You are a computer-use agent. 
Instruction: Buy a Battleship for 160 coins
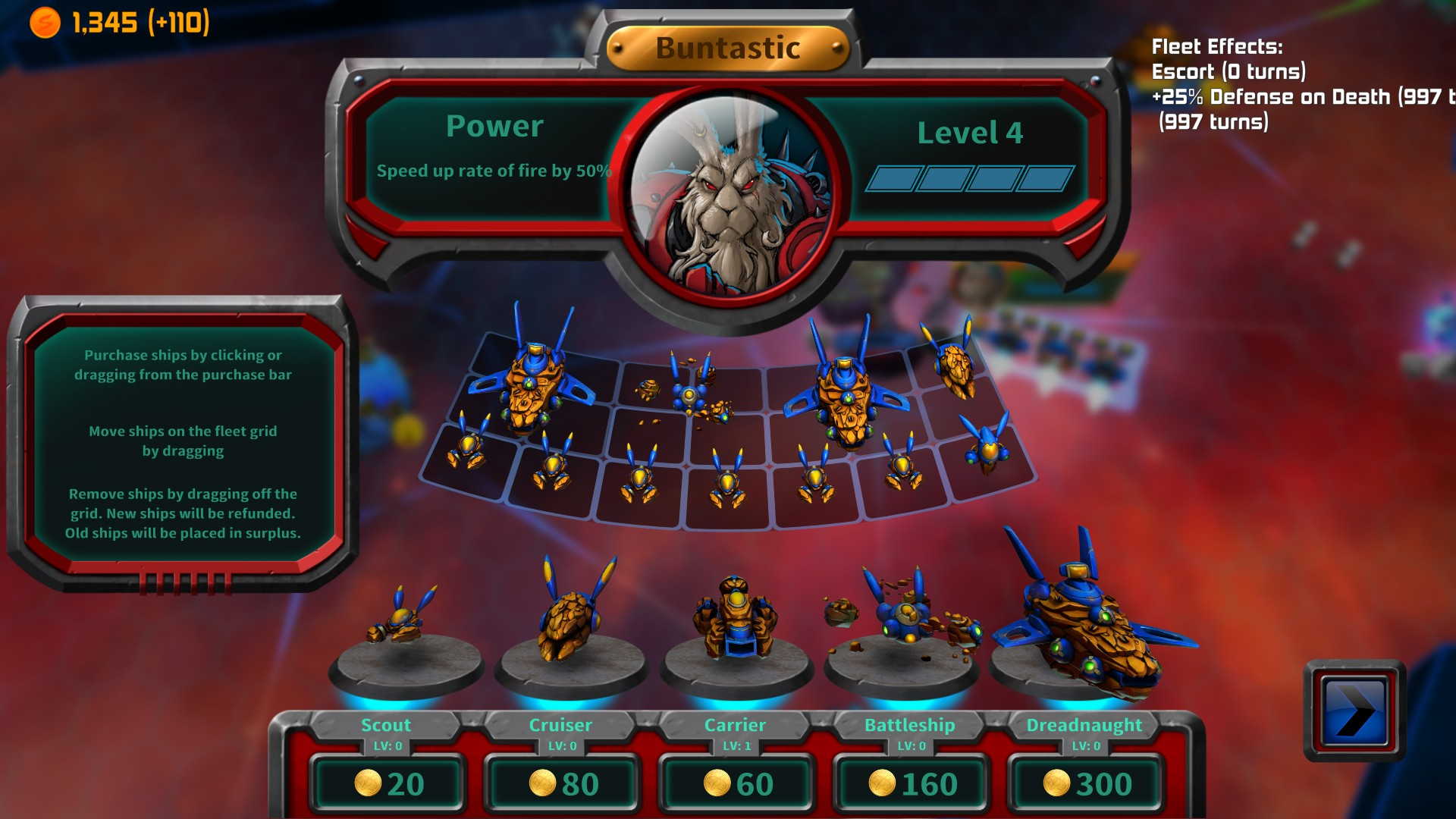(x=912, y=783)
